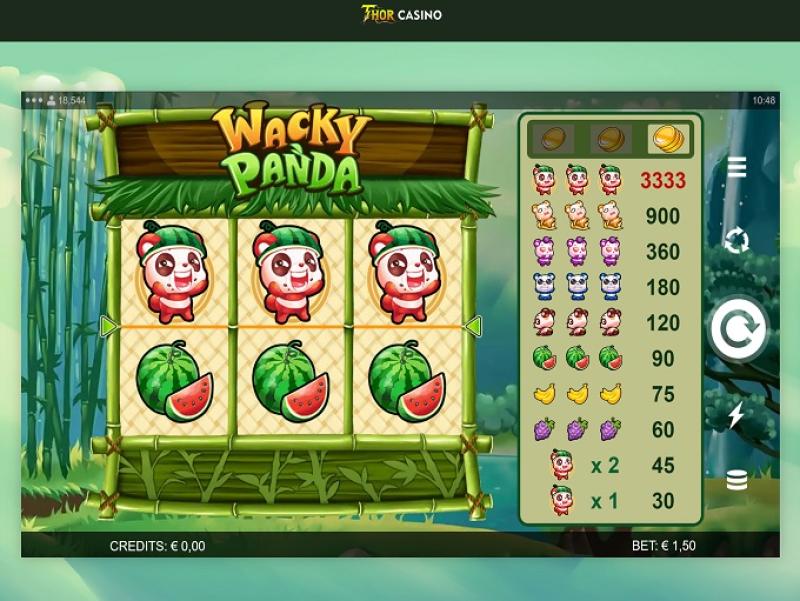
Task: Click the Thor Casino logo
Action: tap(400, 15)
